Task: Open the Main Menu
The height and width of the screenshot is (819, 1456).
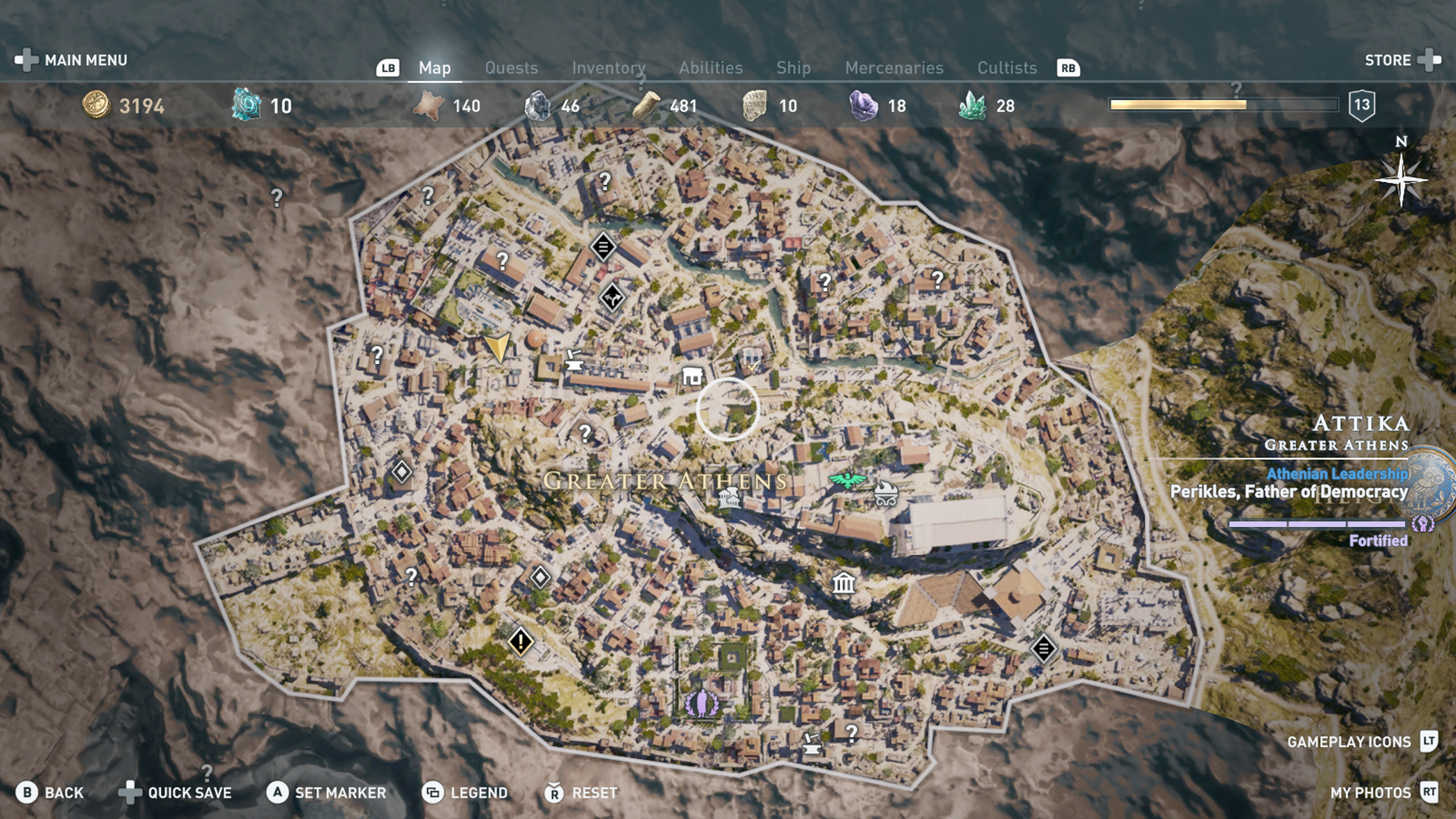Action: tap(72, 60)
